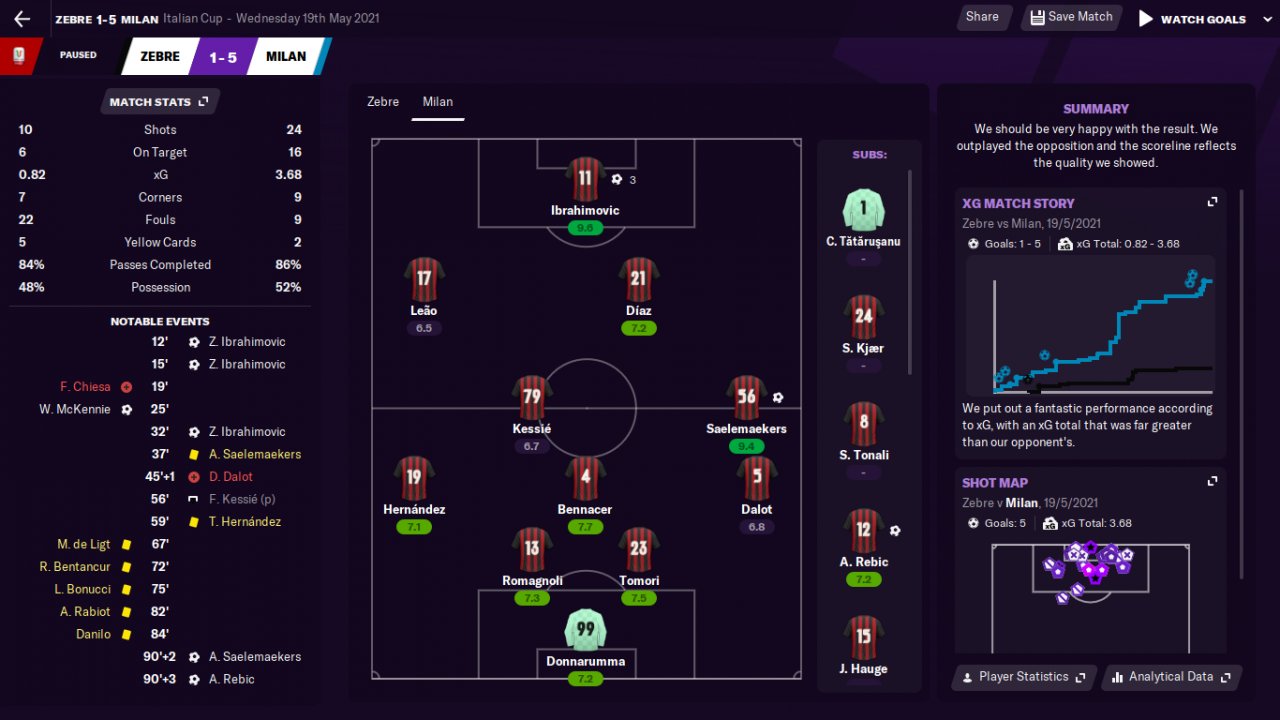
Task: View F. Chiesa's injury event at 19'
Action: 85,387
